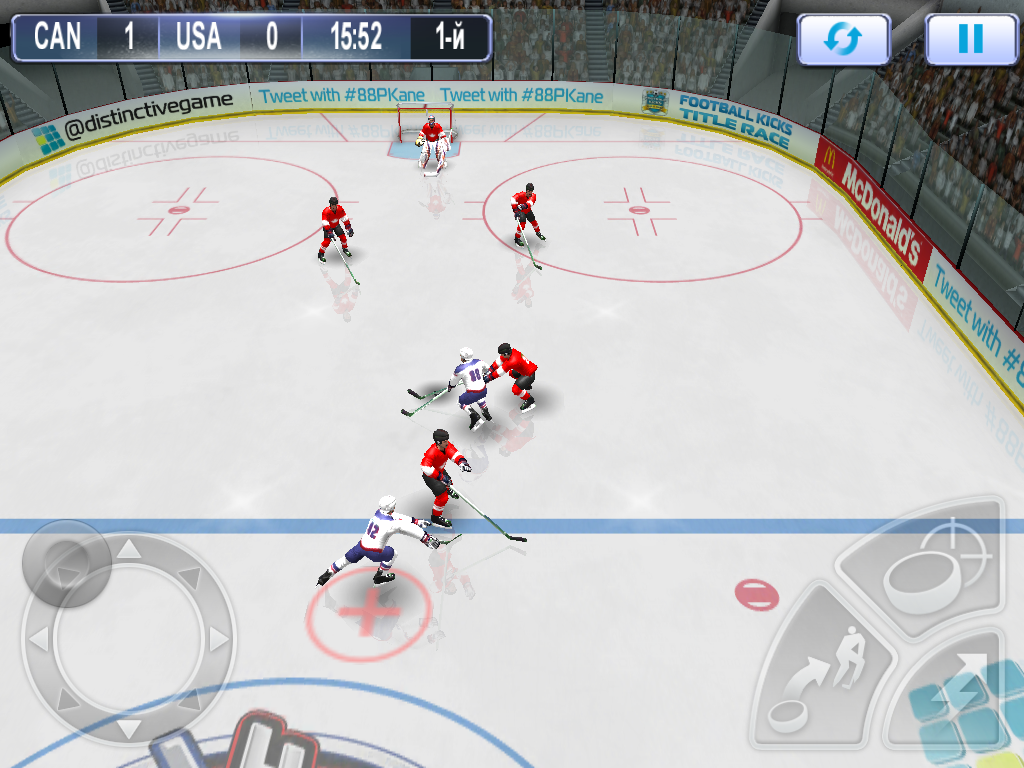This screenshot has width=1024, height=768.
Task: Tap the blue circular arrows switch button
Action: (x=843, y=39)
